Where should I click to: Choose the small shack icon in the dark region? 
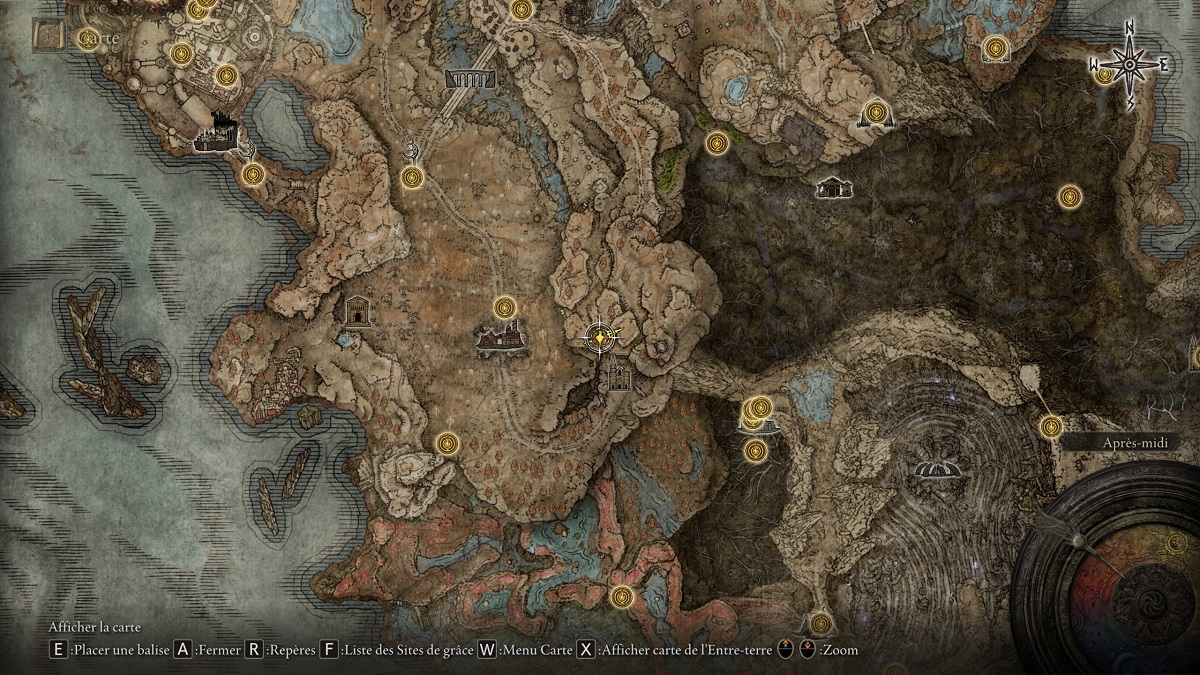[x=831, y=187]
